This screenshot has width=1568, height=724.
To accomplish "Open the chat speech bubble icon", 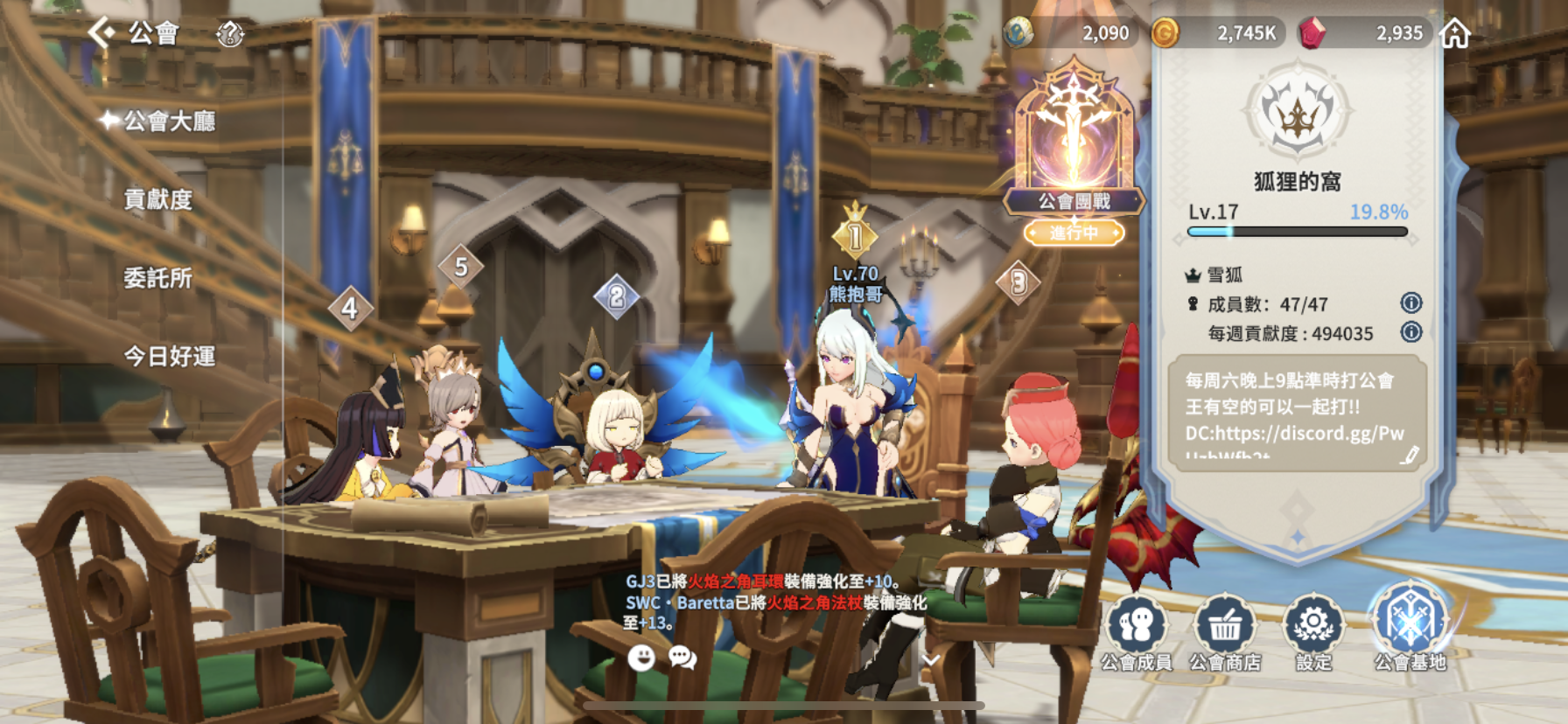I will (682, 658).
